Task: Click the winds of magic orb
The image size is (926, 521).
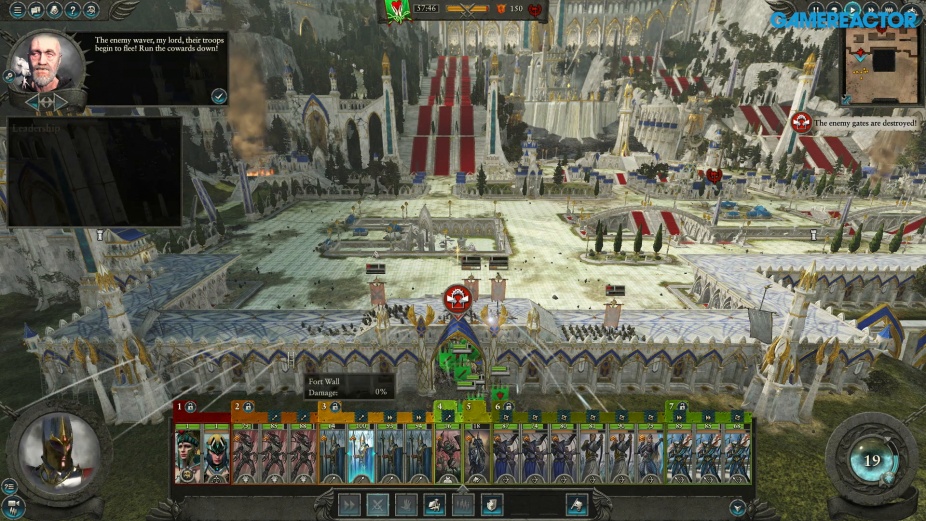Action: (x=871, y=461)
